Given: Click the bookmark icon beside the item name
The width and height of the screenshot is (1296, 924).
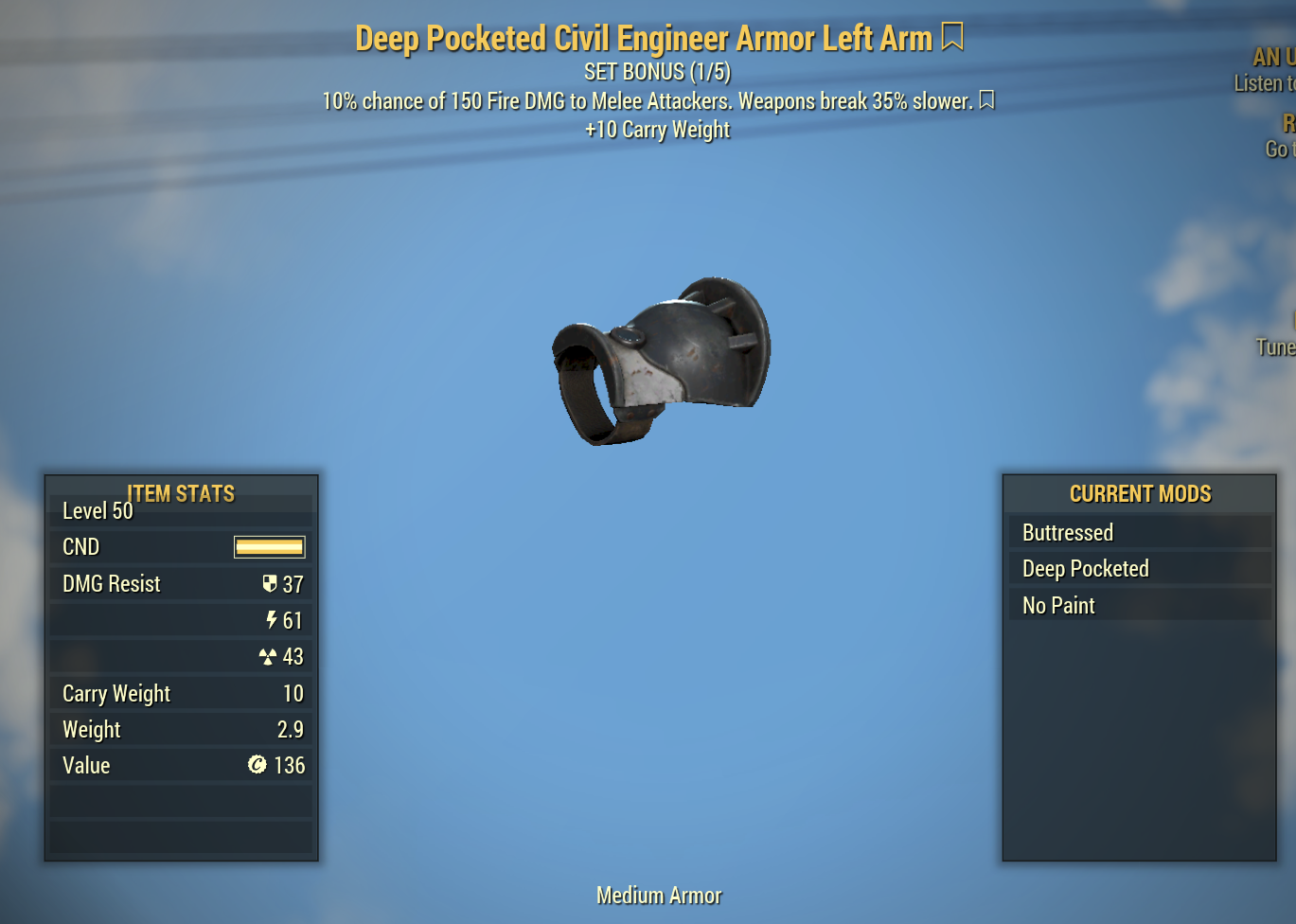Looking at the screenshot, I should pos(952,38).
